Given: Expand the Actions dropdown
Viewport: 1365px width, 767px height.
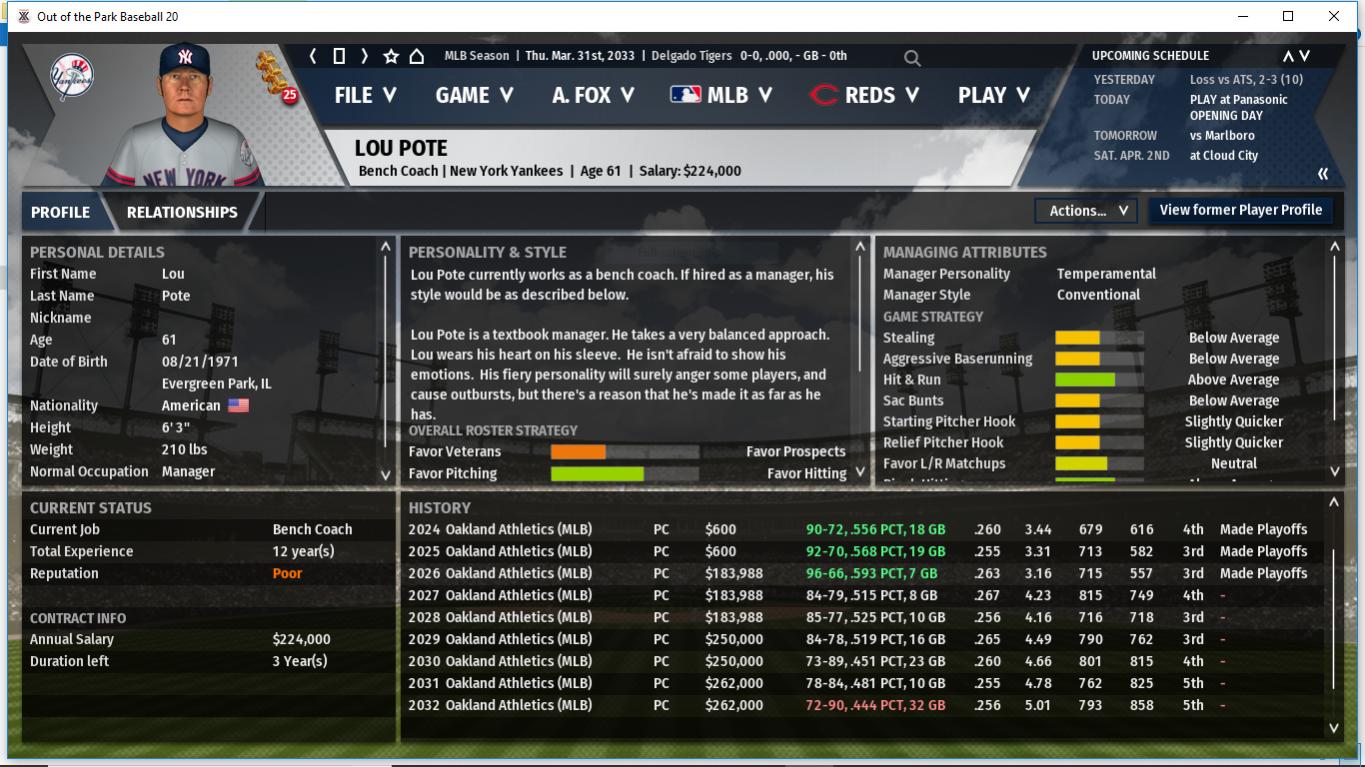Looking at the screenshot, I should pos(1087,211).
